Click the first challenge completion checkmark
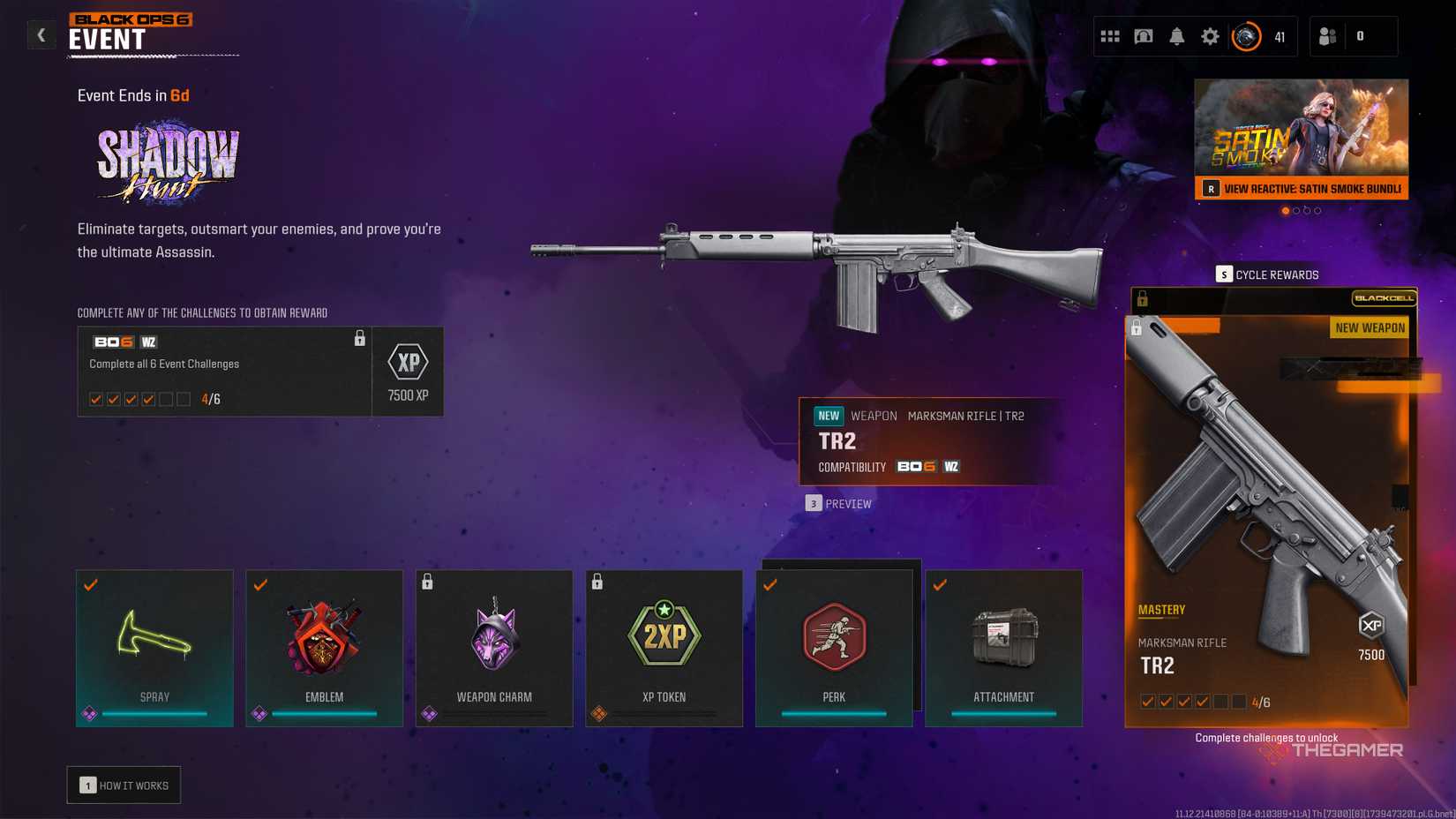 [x=95, y=399]
